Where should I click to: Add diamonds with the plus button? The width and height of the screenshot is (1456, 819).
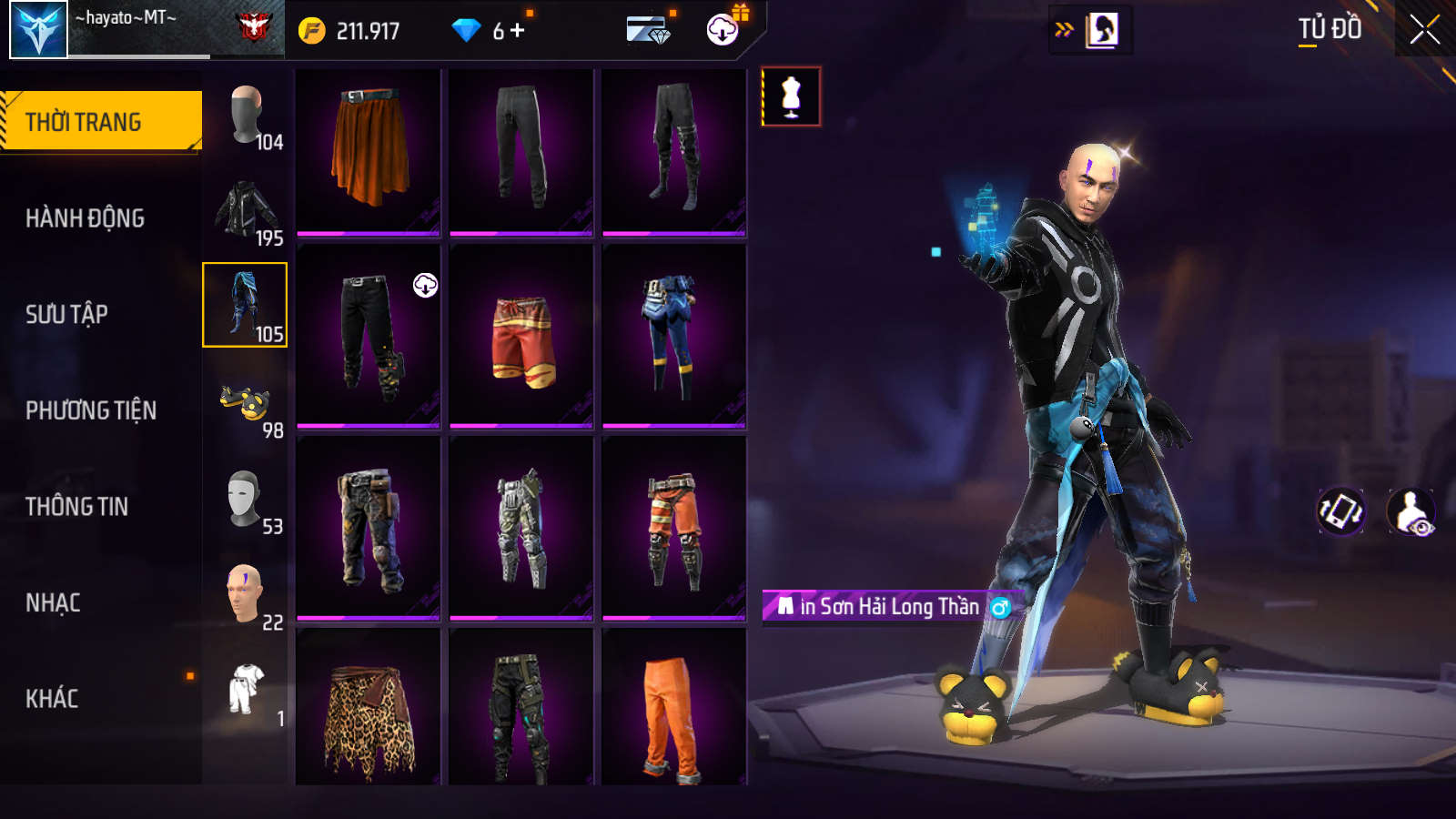click(518, 31)
